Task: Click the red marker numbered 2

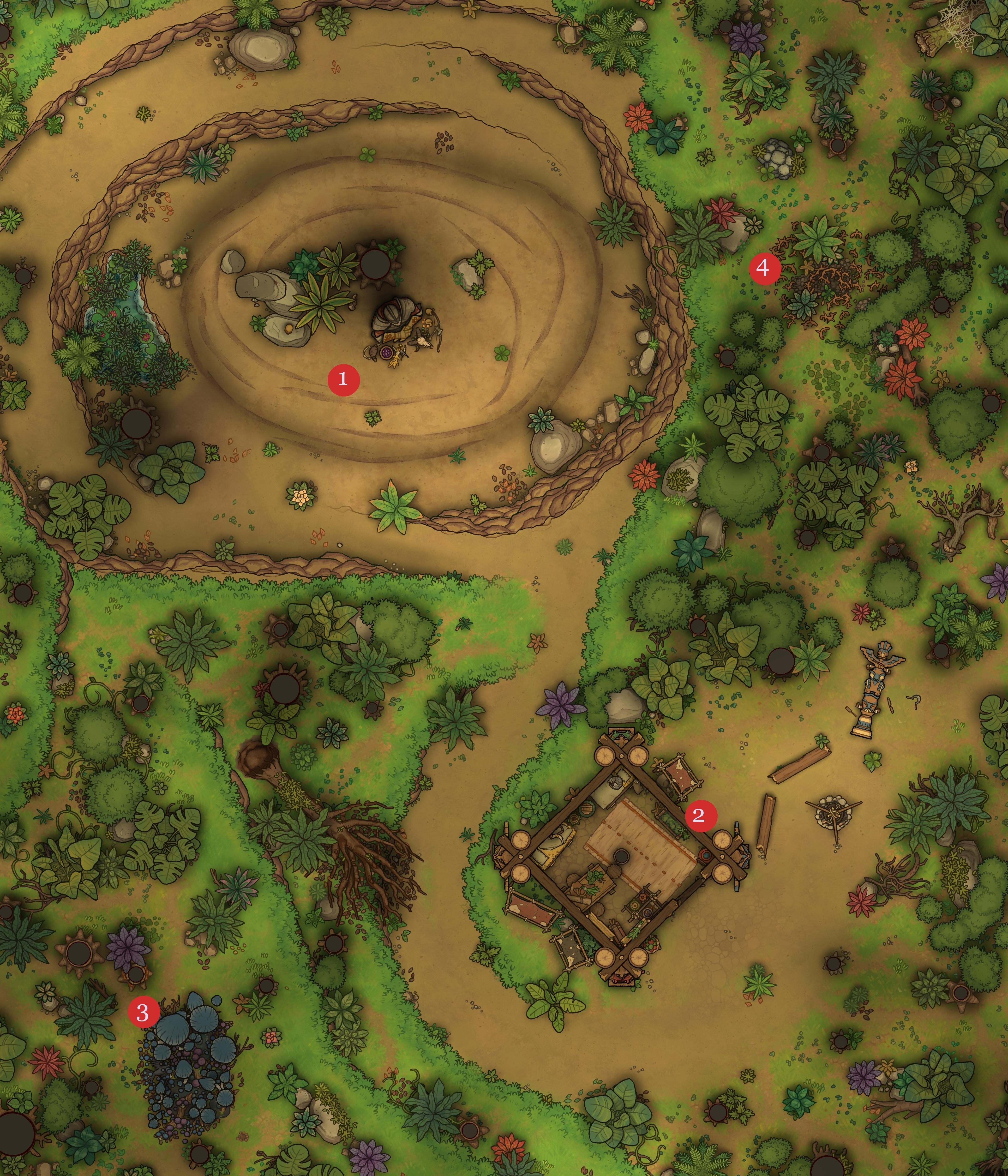Action: tap(701, 816)
